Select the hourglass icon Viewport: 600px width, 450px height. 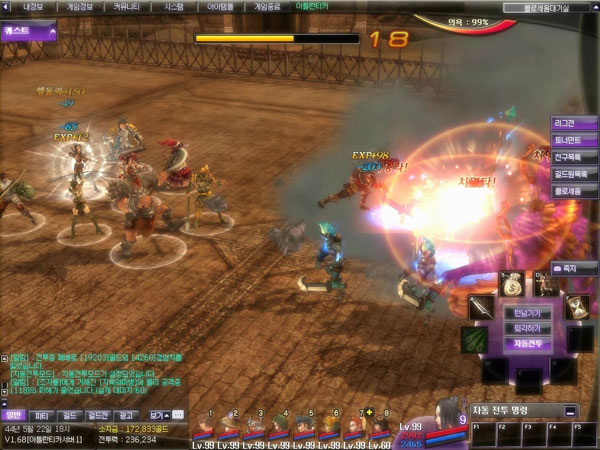(575, 307)
